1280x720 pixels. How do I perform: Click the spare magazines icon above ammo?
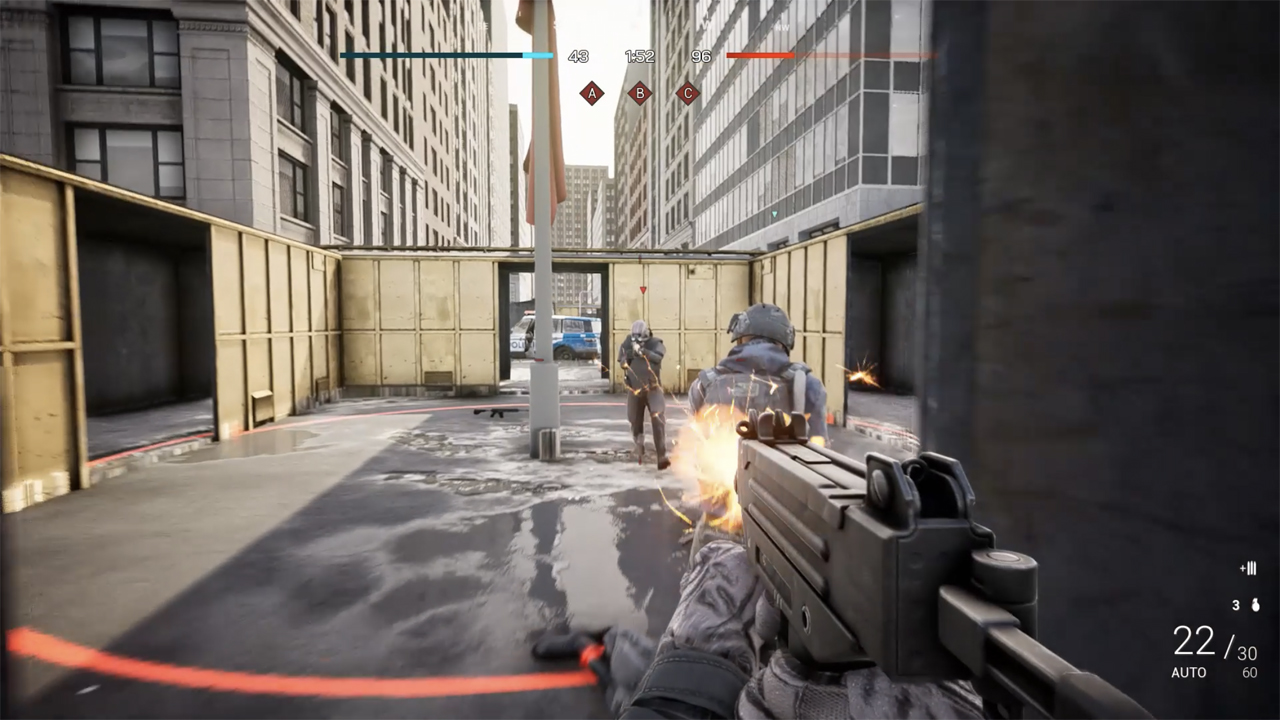[x=1247, y=568]
